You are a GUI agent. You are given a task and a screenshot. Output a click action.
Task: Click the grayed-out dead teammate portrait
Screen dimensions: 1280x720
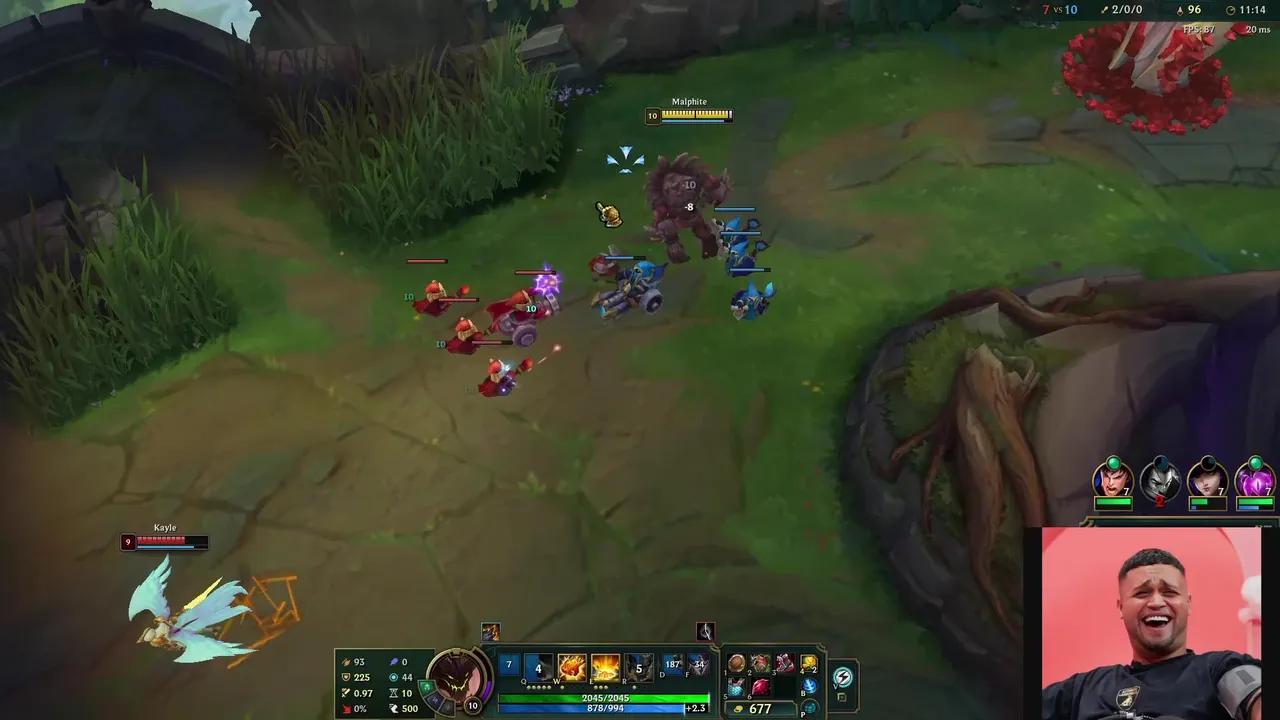point(1160,478)
